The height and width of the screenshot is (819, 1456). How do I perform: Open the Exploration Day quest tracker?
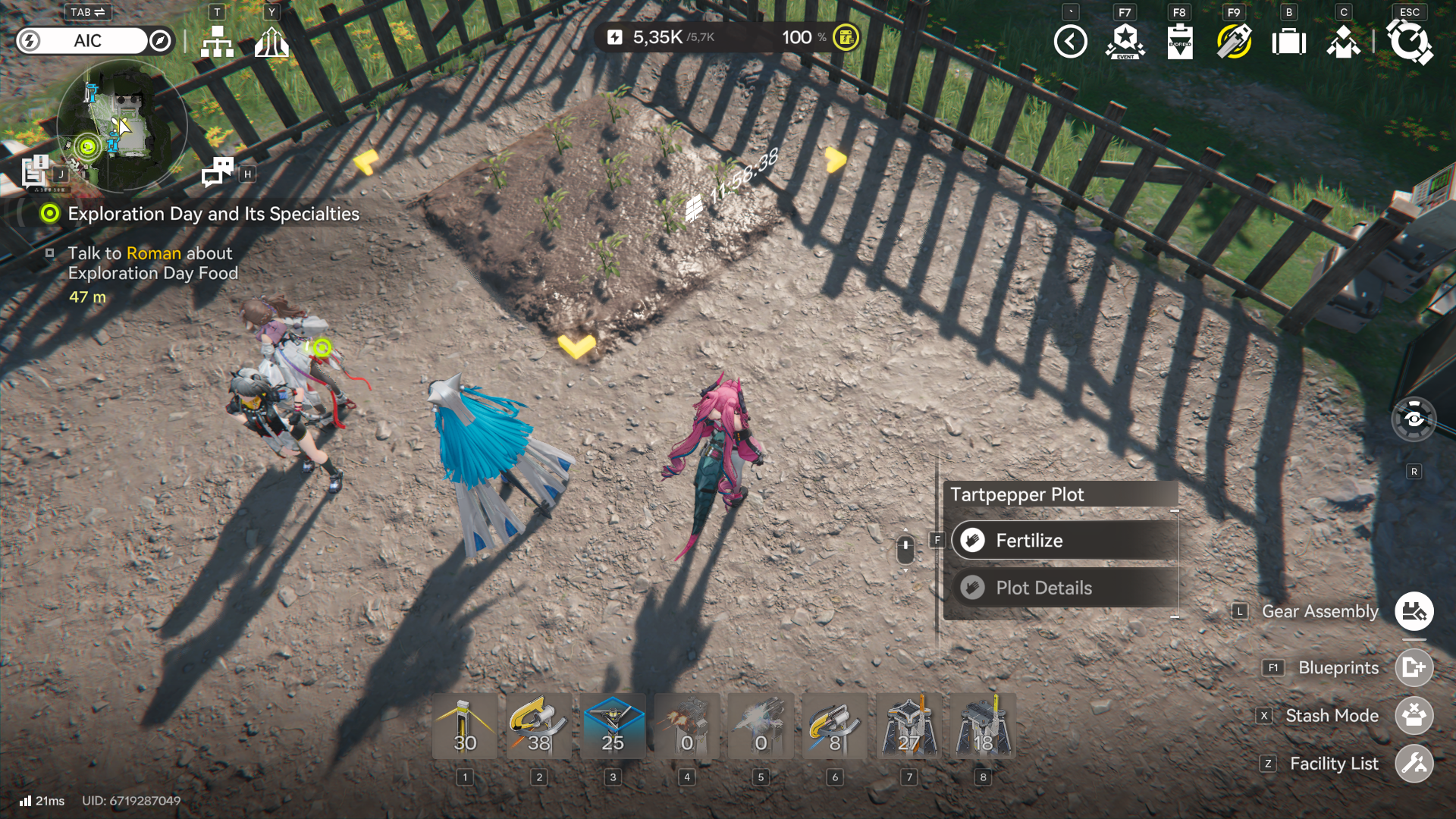(213, 214)
